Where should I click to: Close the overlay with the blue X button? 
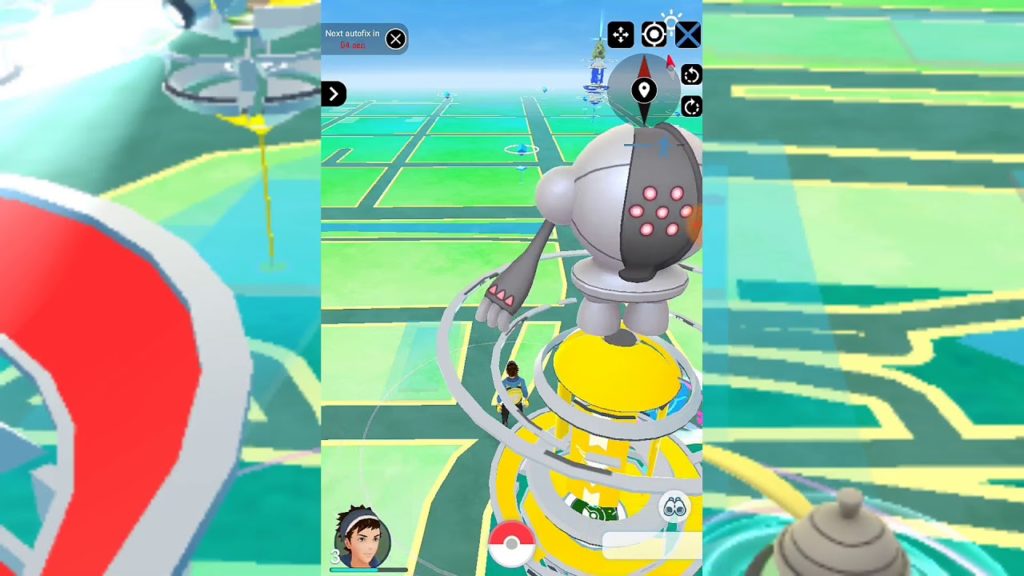coord(688,35)
